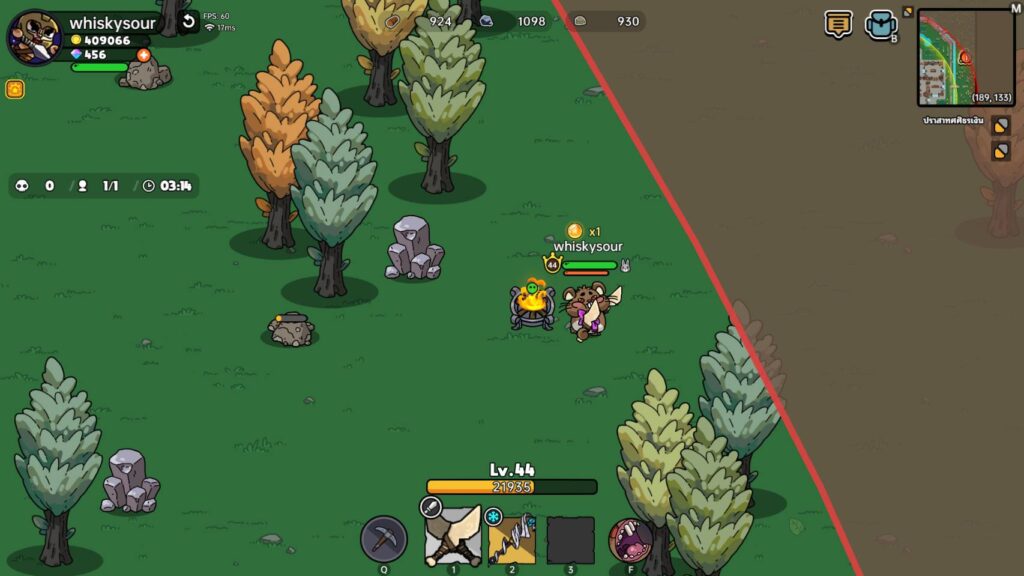This screenshot has height=576, width=1024.
Task: Click the orange plus button beside gems
Action: [143, 55]
